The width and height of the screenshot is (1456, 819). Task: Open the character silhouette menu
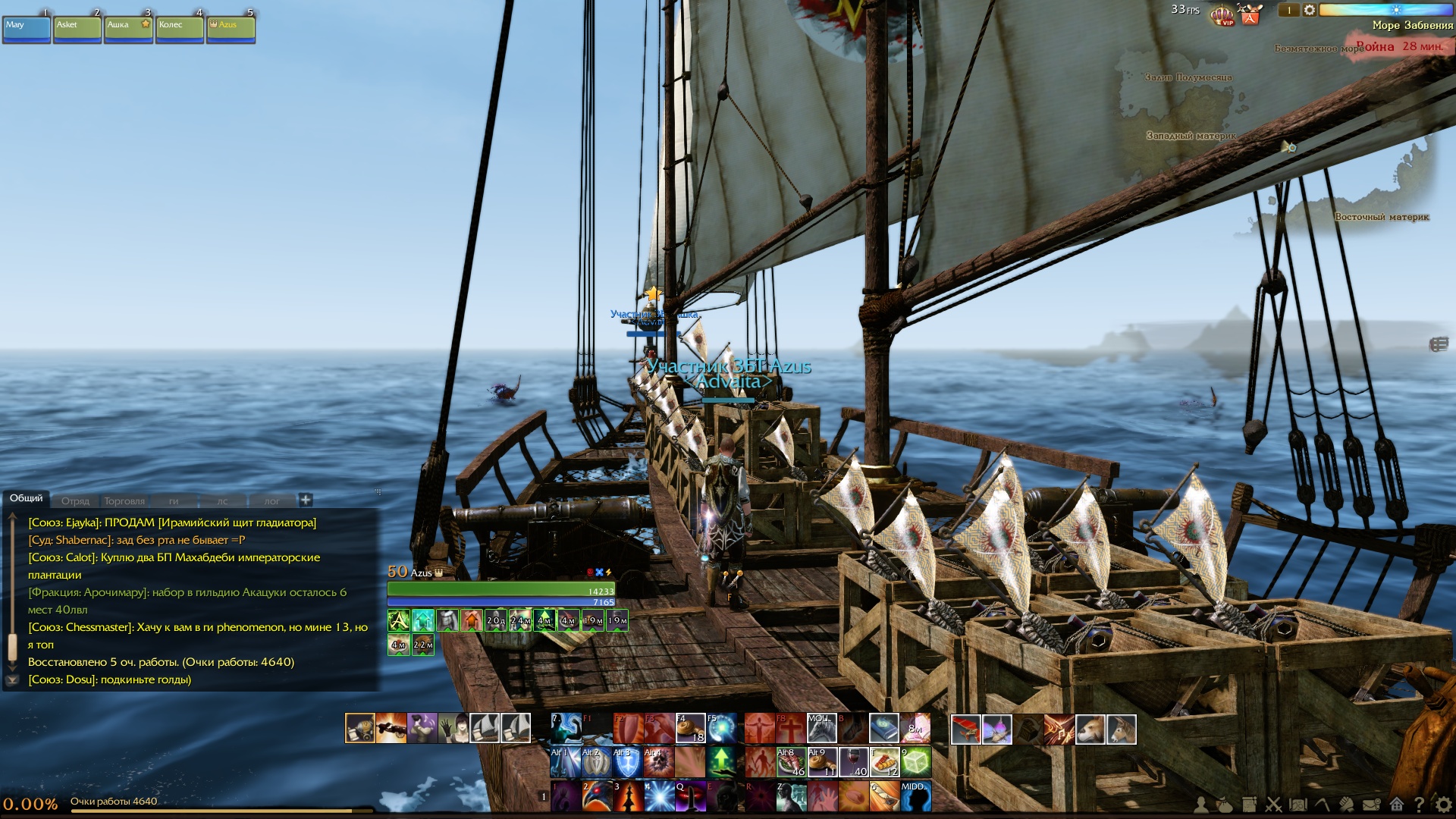point(1200,805)
